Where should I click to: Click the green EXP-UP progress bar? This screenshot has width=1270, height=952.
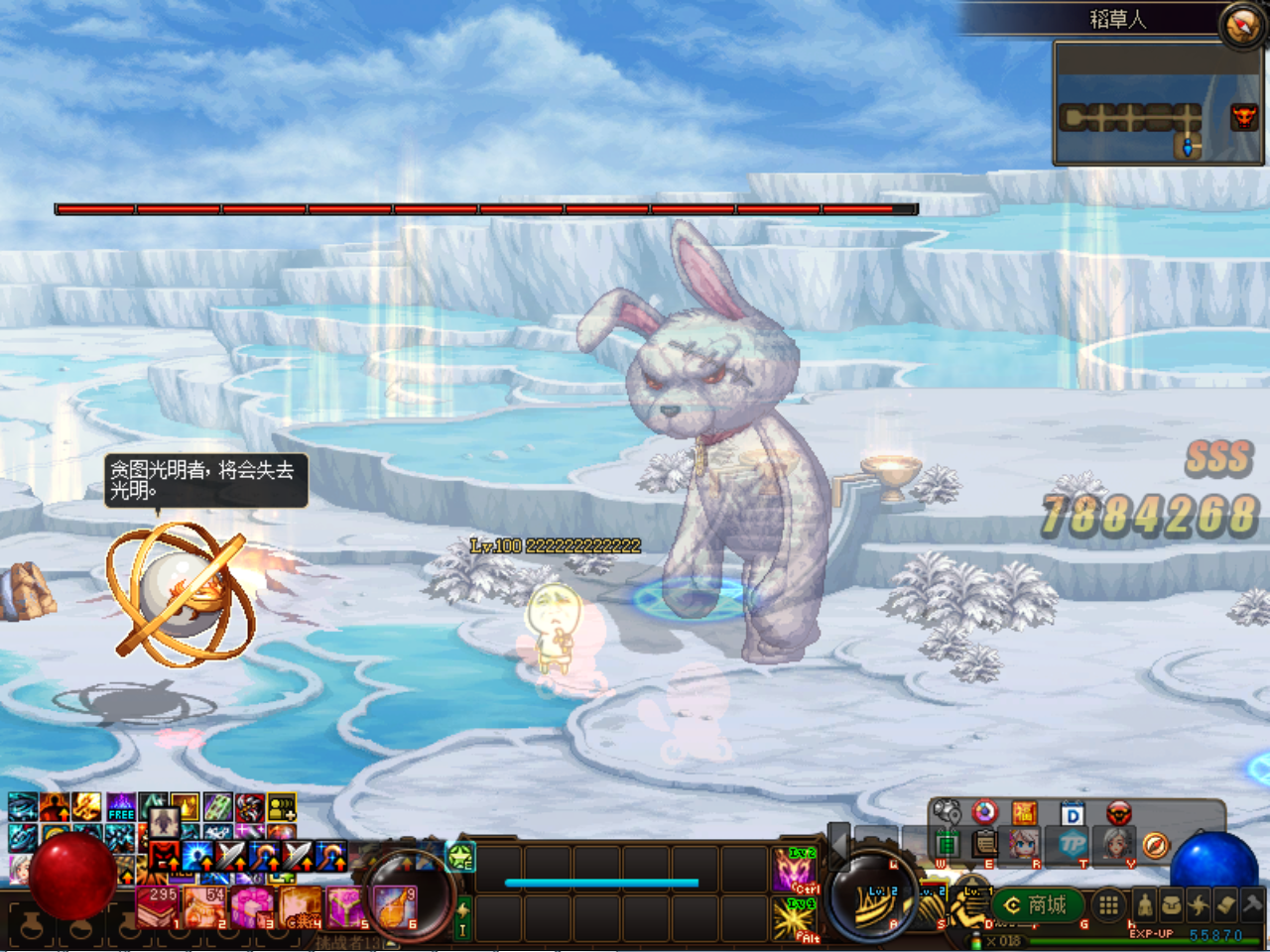[1141, 940]
